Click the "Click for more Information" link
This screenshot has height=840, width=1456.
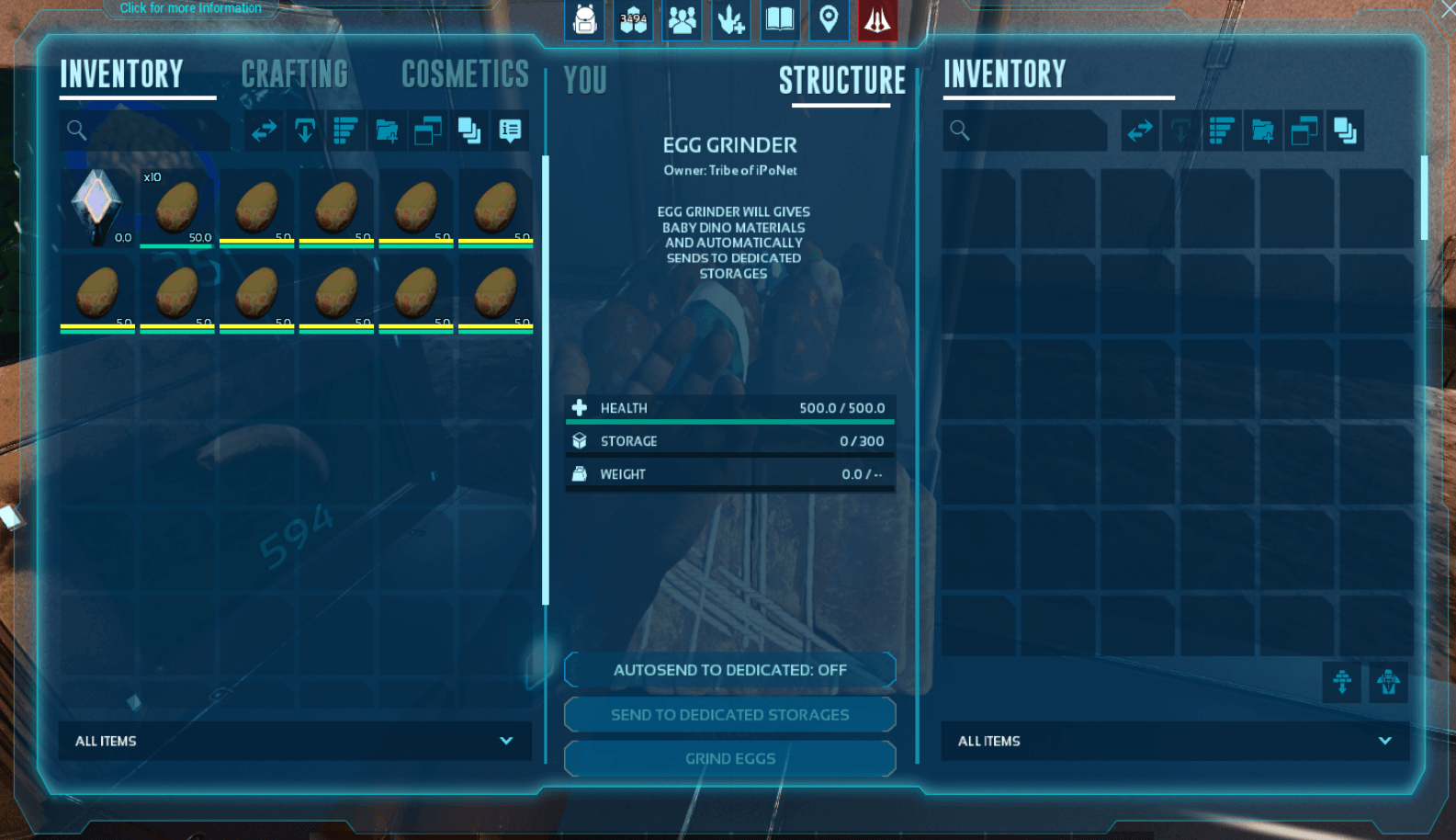(190, 8)
